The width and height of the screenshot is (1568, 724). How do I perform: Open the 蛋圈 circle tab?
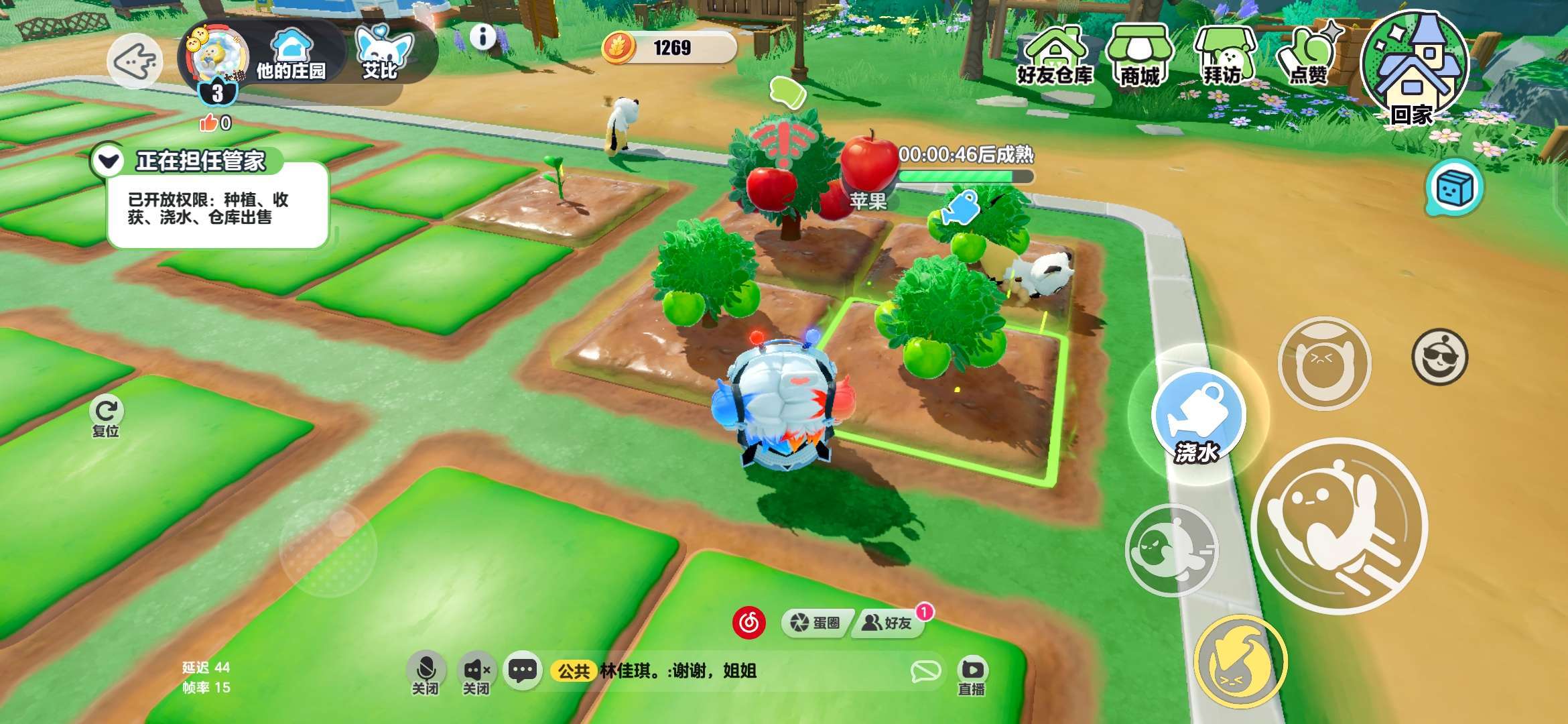816,623
